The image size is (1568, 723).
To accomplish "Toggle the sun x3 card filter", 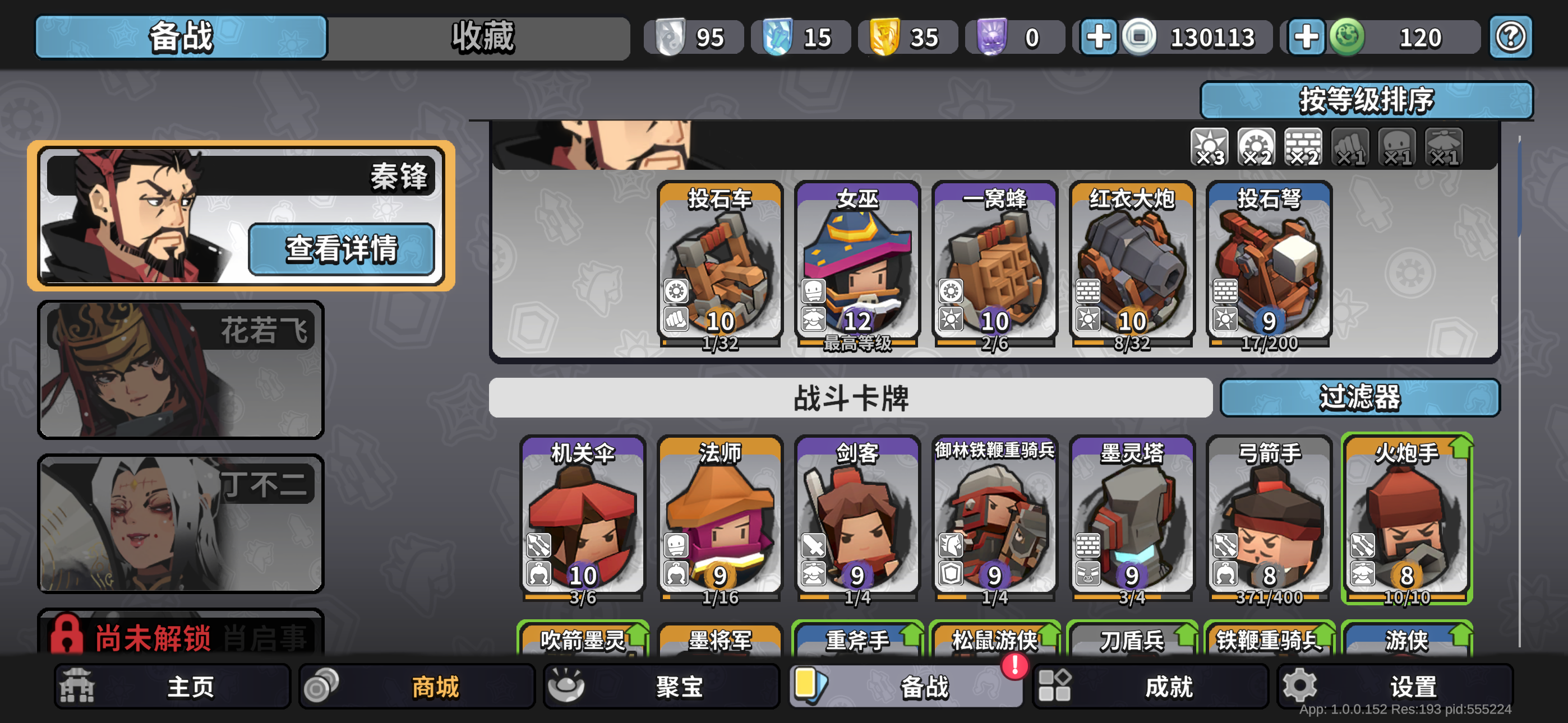I will pos(1210,146).
